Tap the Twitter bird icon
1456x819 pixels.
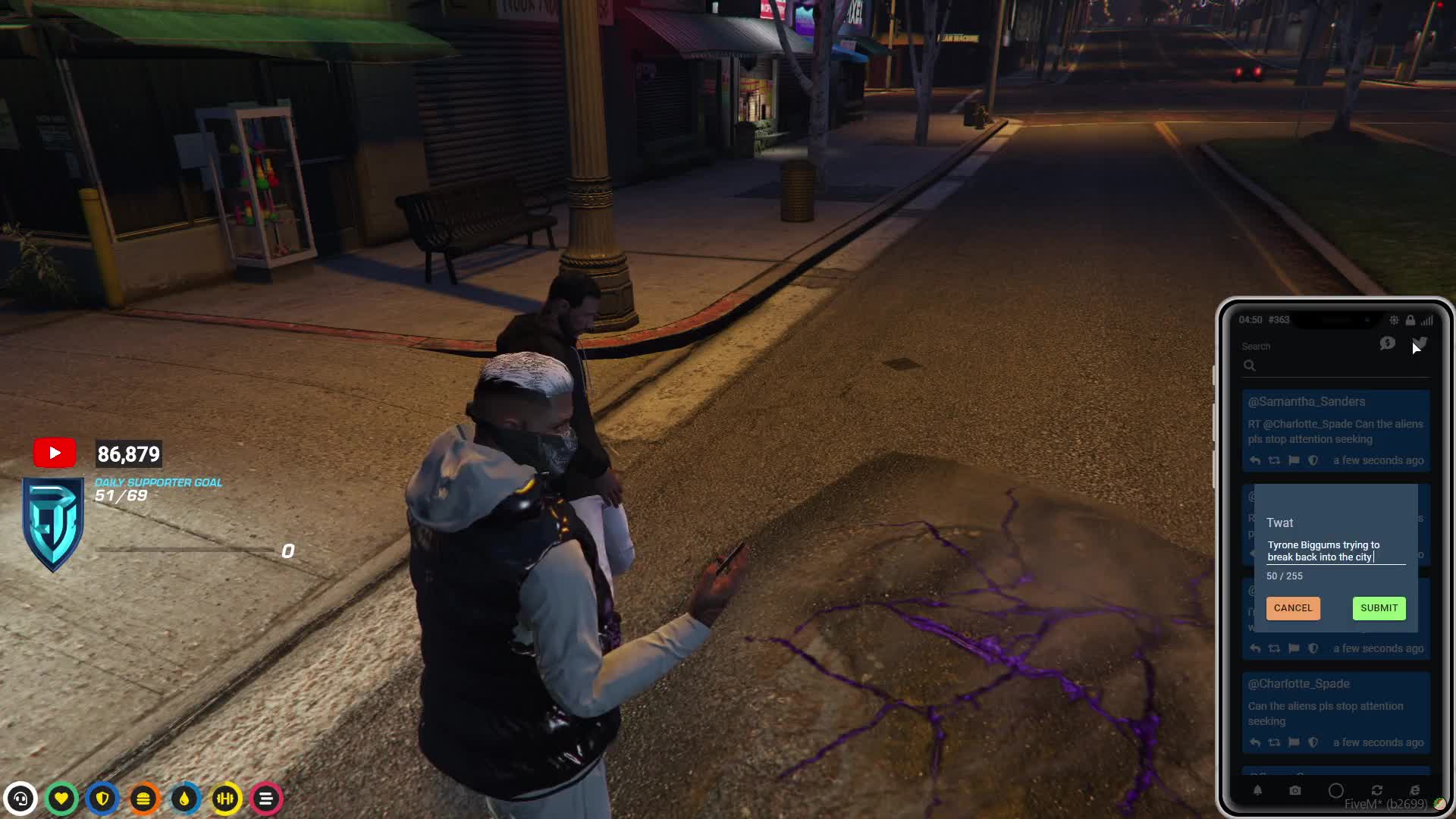[x=1420, y=344]
